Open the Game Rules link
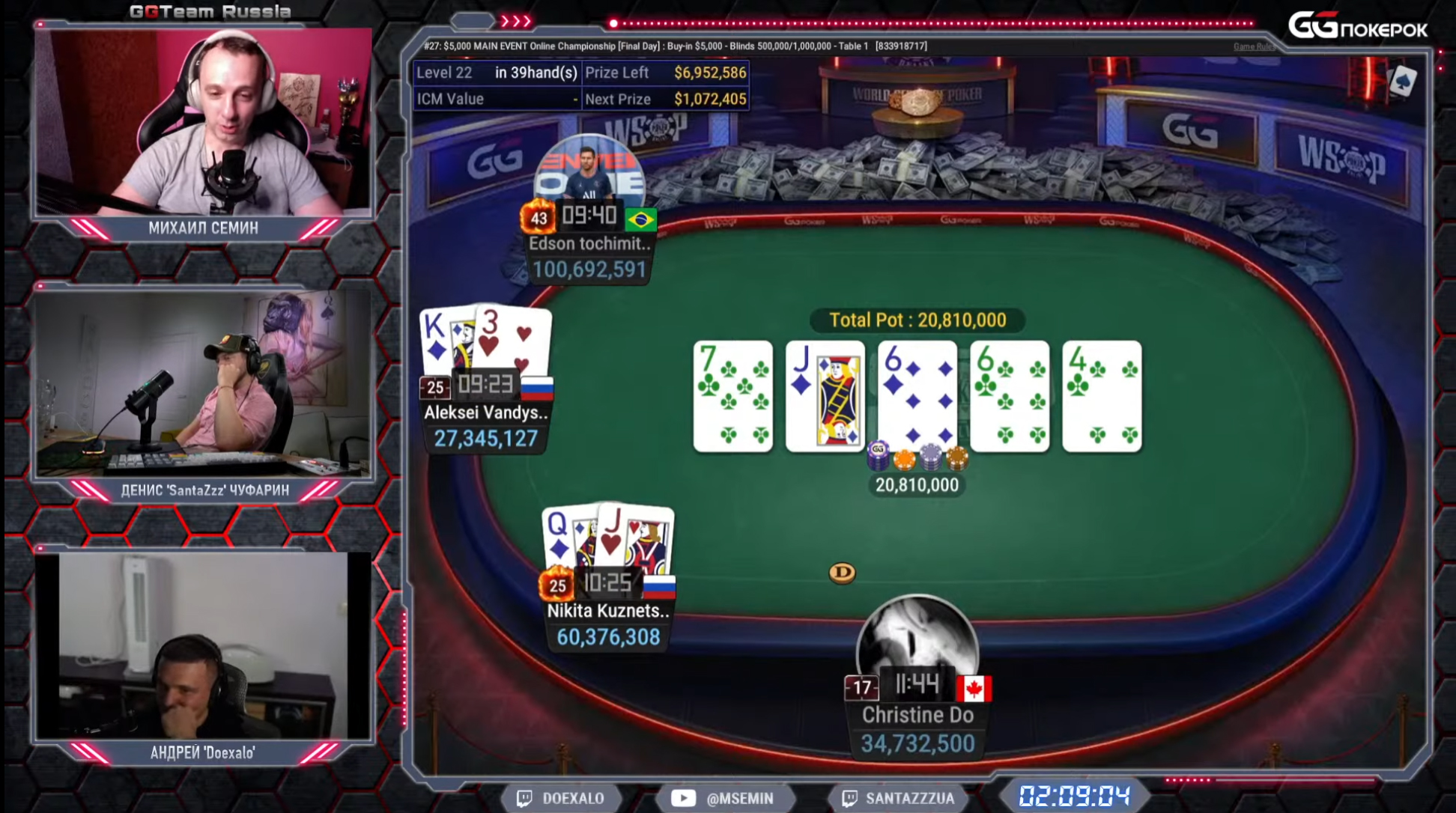 1253,46
